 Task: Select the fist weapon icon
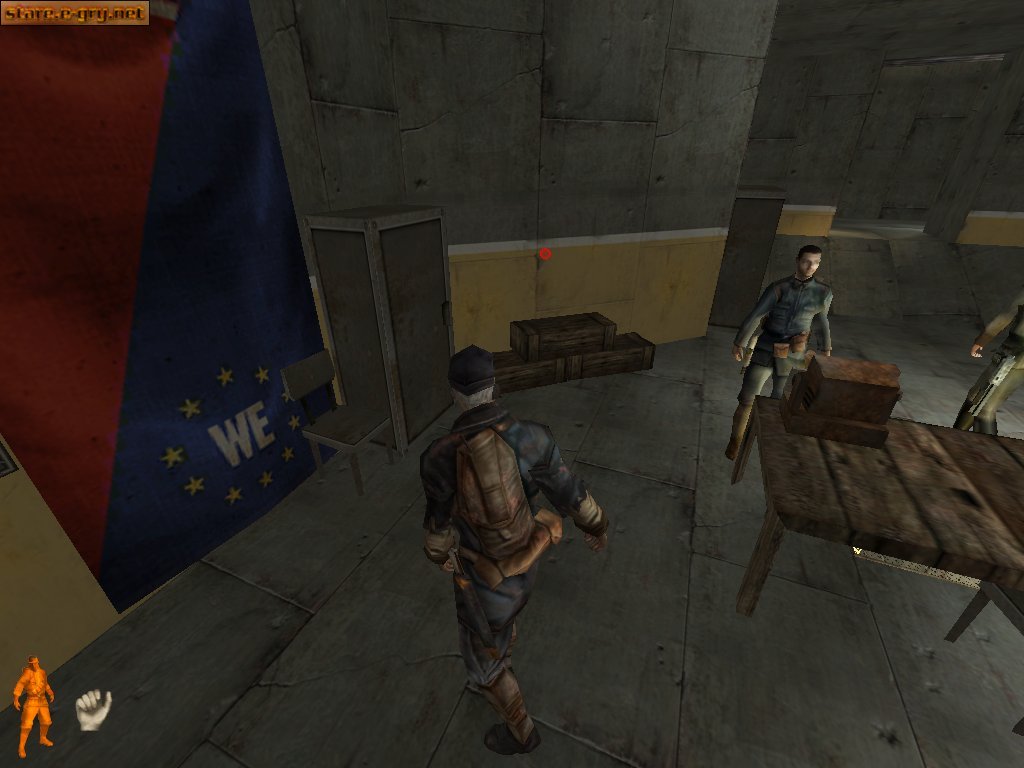pyautogui.click(x=93, y=709)
